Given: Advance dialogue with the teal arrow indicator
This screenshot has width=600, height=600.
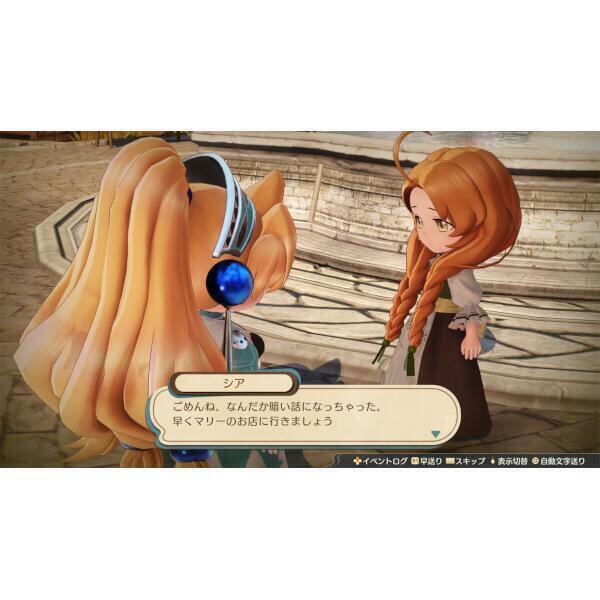Looking at the screenshot, I should coord(436,433).
